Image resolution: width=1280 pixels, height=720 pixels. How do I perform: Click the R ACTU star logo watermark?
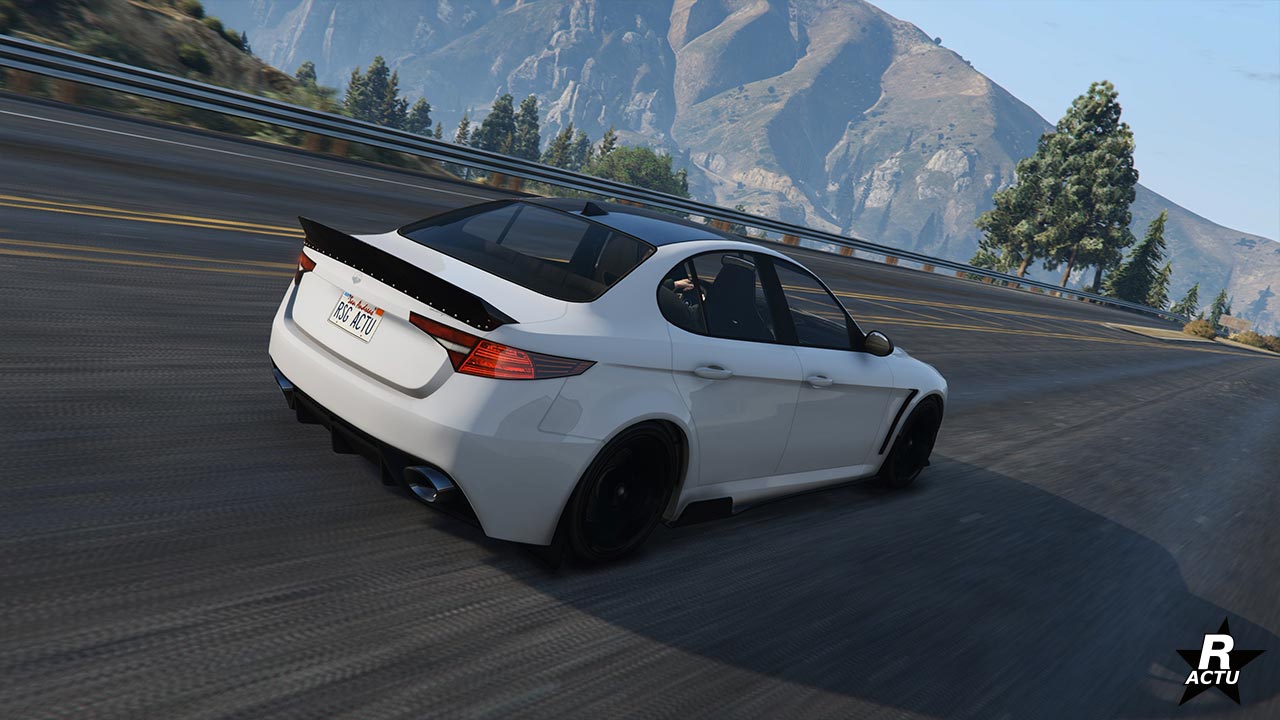pyautogui.click(x=1217, y=663)
